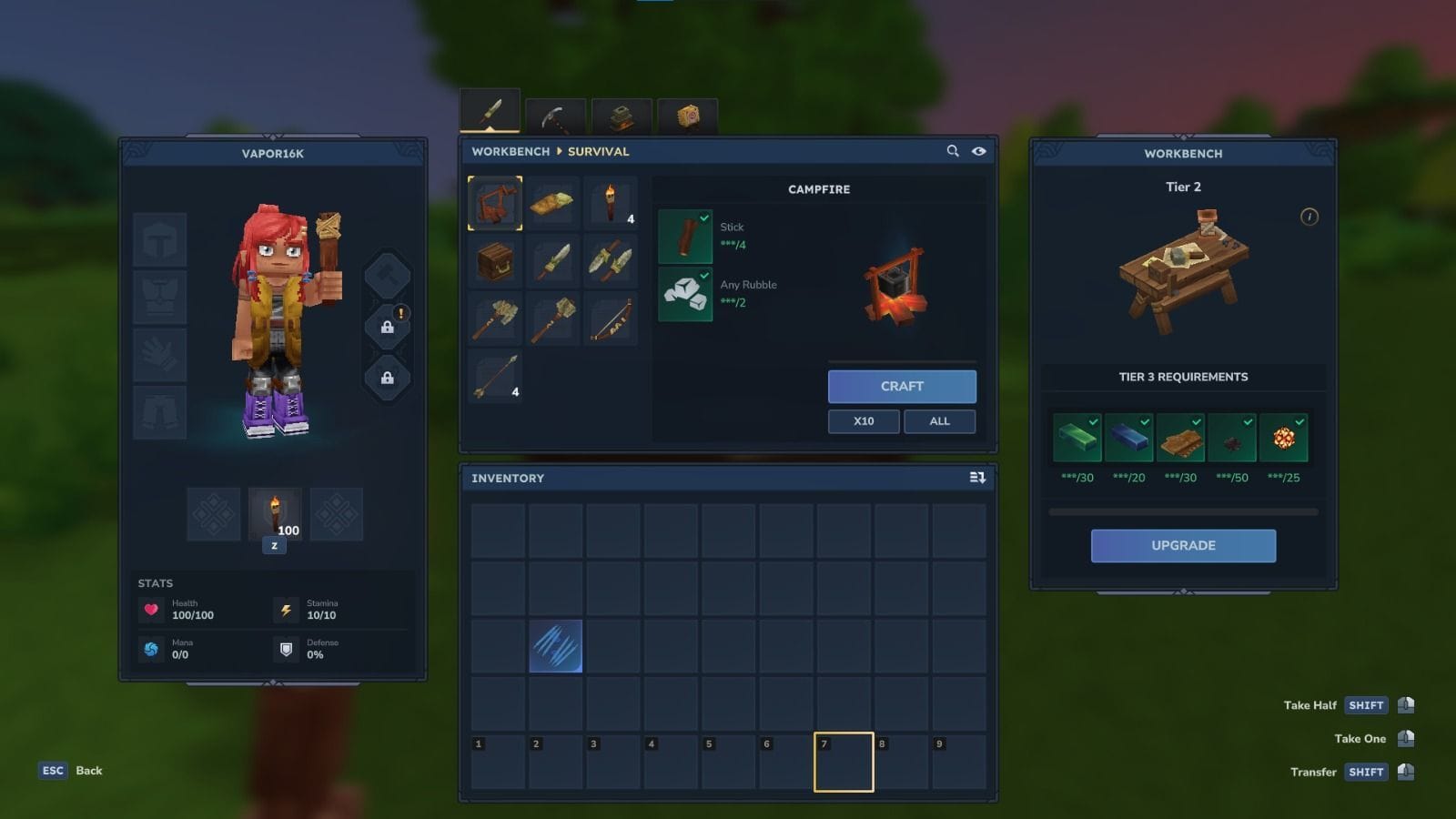
Task: Click the CRAFT button for the Campfire
Action: (901, 386)
